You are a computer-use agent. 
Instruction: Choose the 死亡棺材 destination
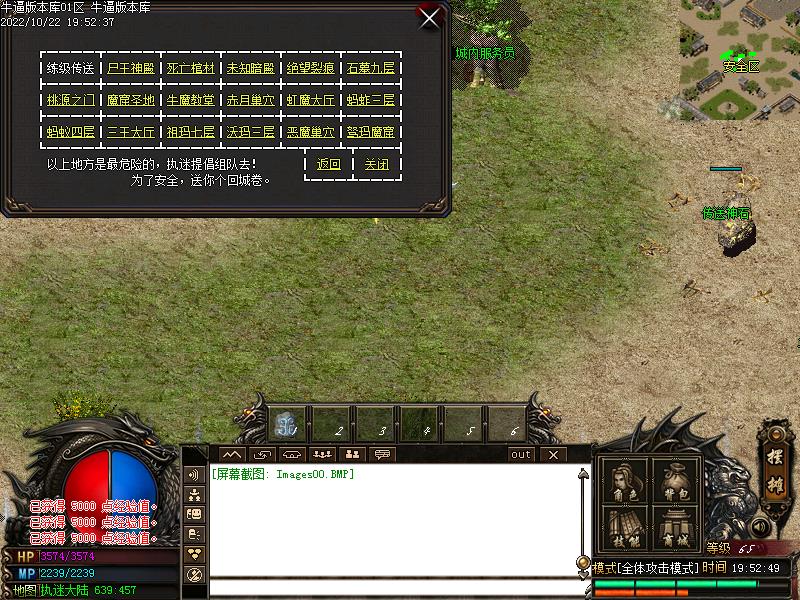tap(191, 69)
